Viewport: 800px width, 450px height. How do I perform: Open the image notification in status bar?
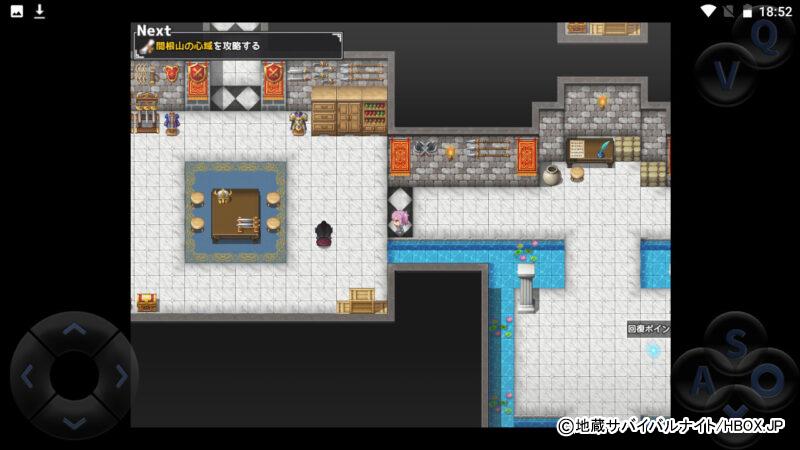[x=16, y=11]
